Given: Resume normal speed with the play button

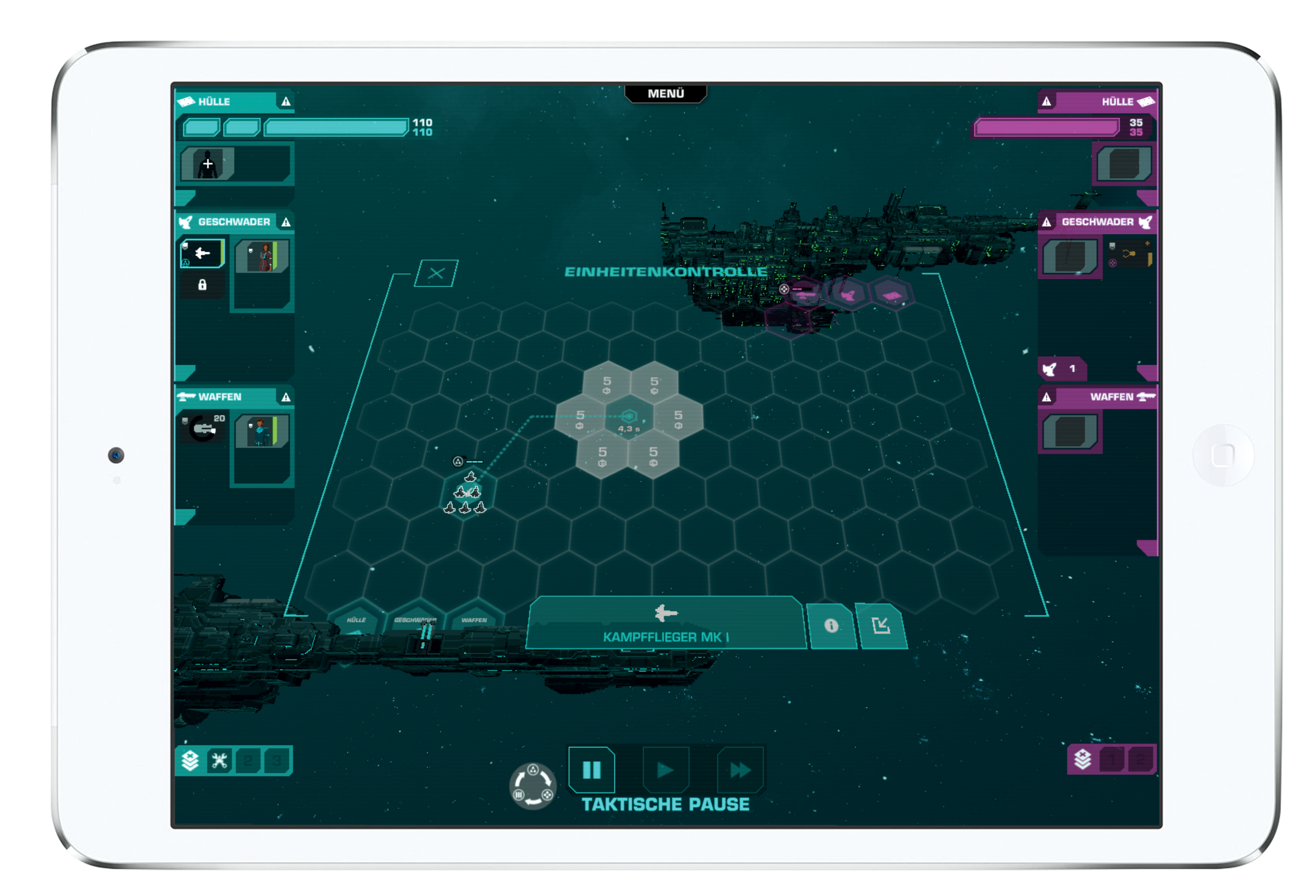Looking at the screenshot, I should pos(665,770).
